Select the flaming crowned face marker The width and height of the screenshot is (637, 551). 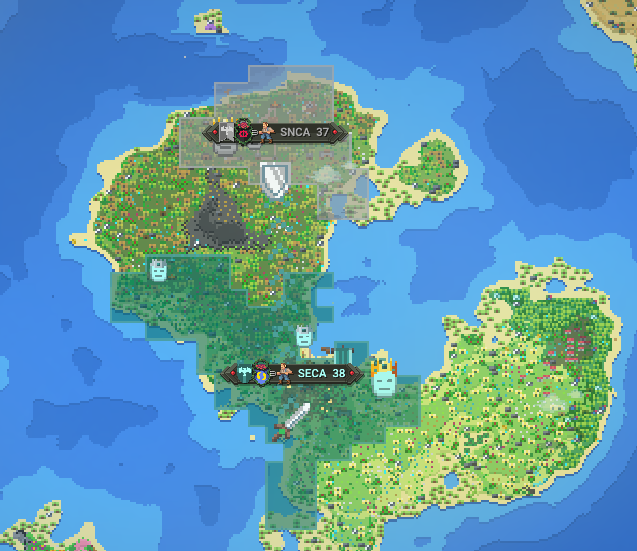tap(382, 380)
